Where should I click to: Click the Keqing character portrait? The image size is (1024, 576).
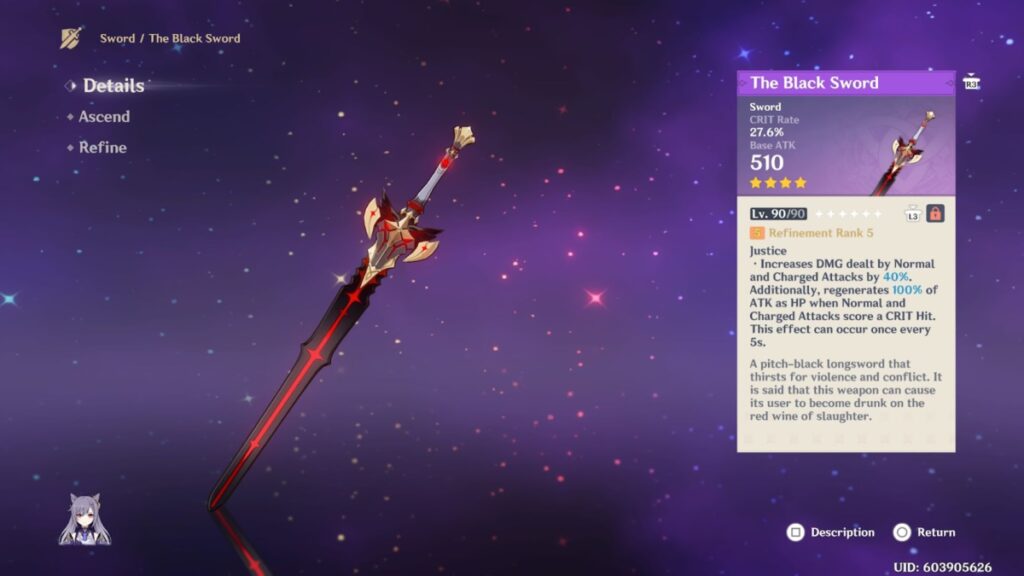coord(84,520)
